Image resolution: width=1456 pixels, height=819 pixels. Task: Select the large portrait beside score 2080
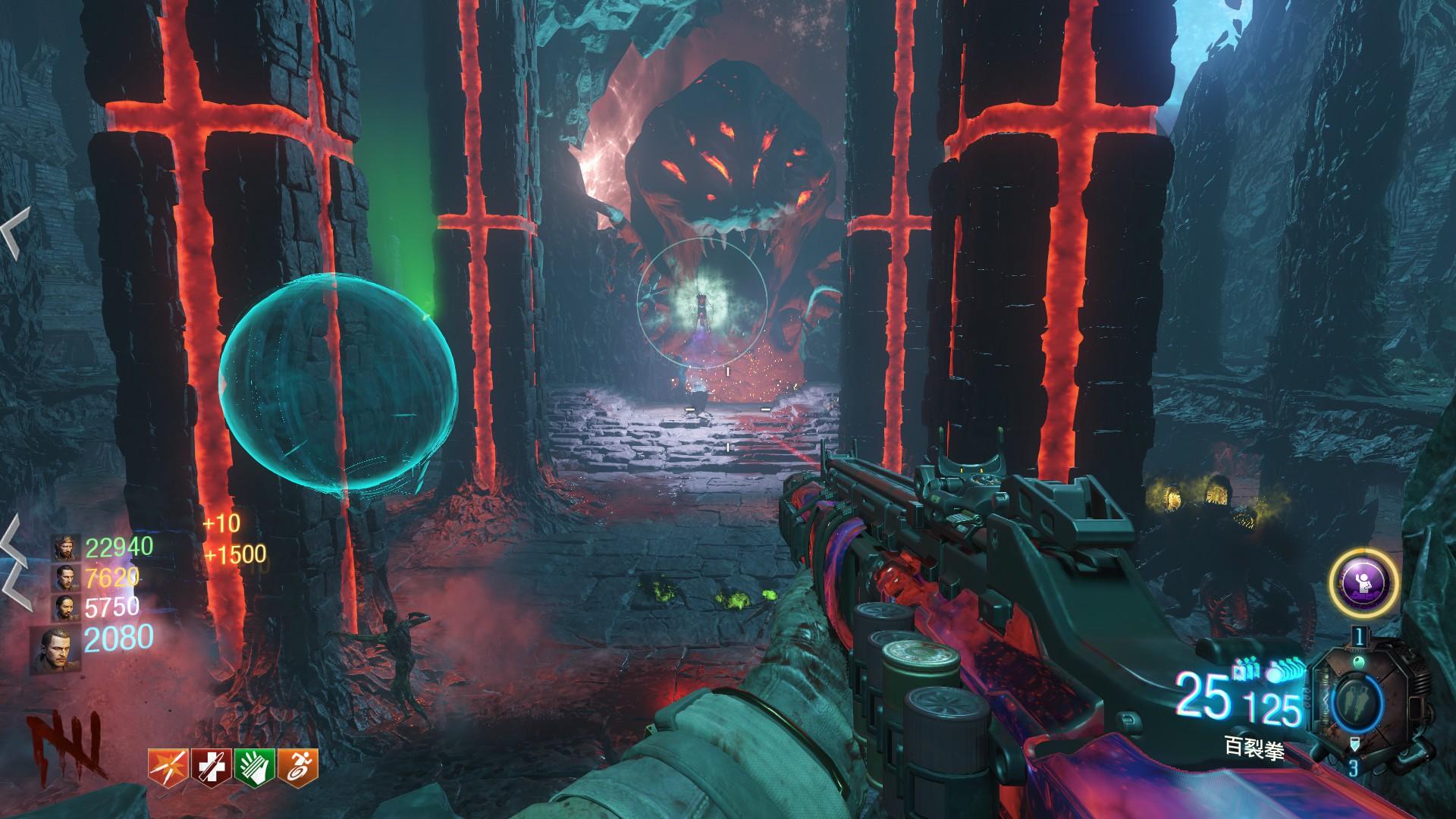pos(61,649)
